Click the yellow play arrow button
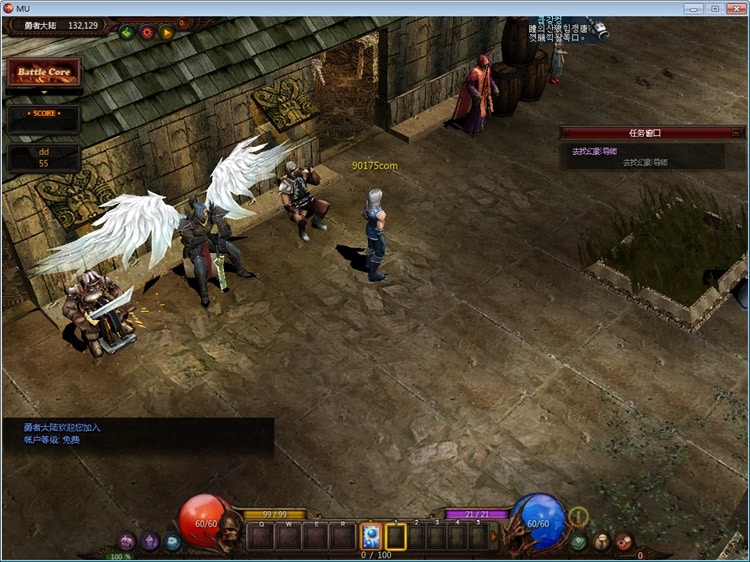Screen dimensions: 750x562 click(x=167, y=32)
